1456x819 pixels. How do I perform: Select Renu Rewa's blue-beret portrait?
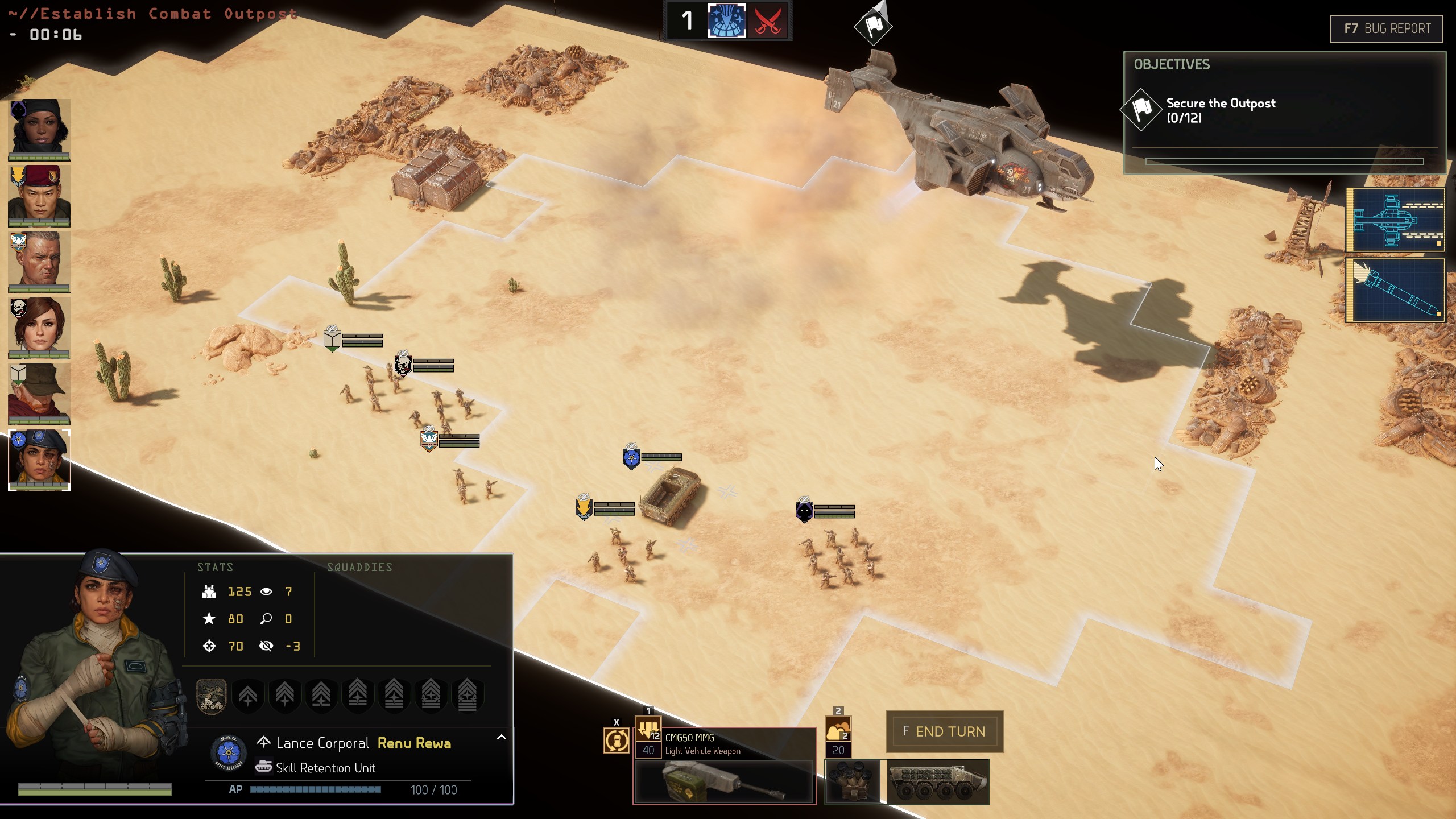tap(39, 460)
